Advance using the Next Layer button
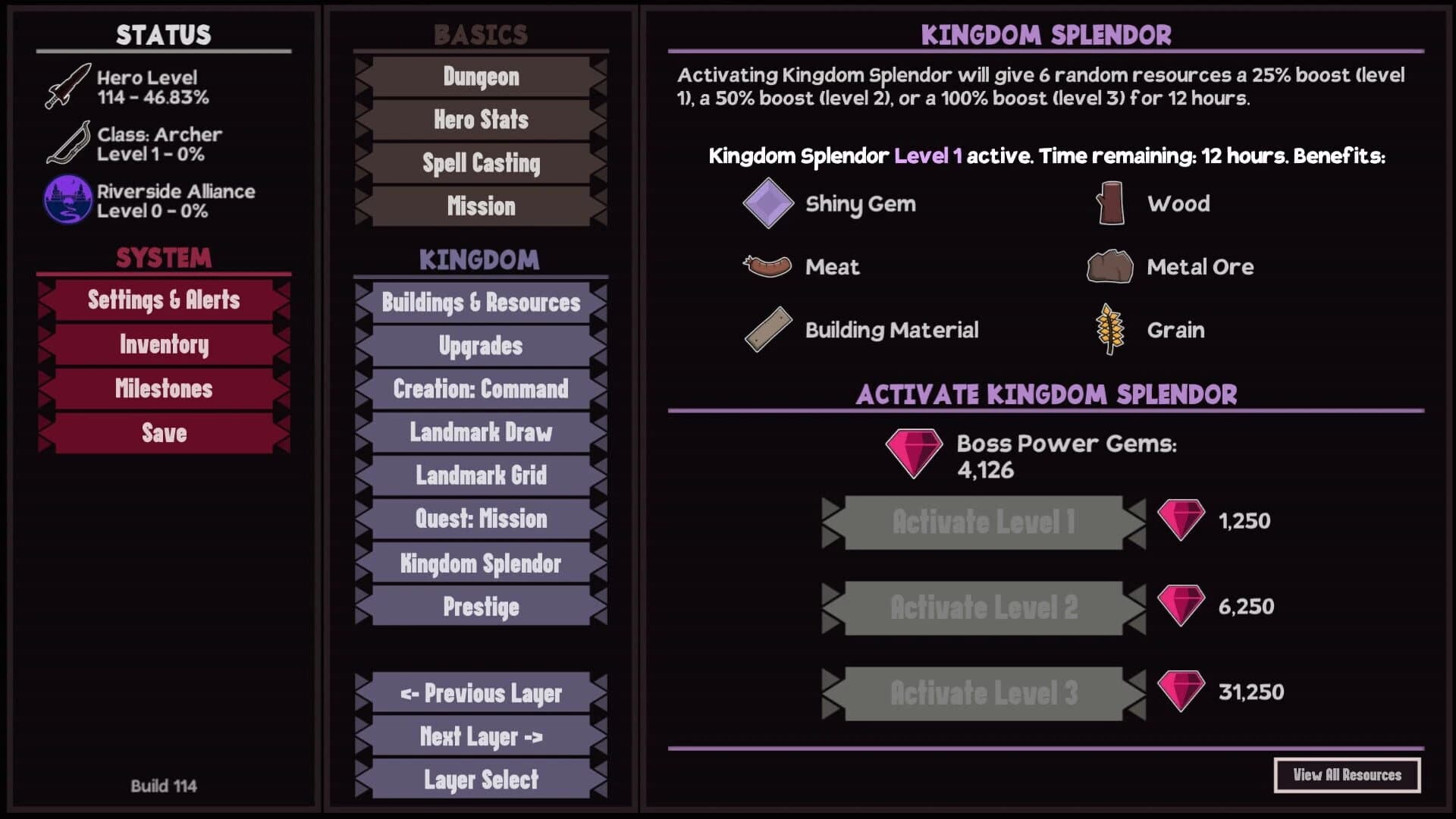Viewport: 1456px width, 819px height. click(479, 736)
